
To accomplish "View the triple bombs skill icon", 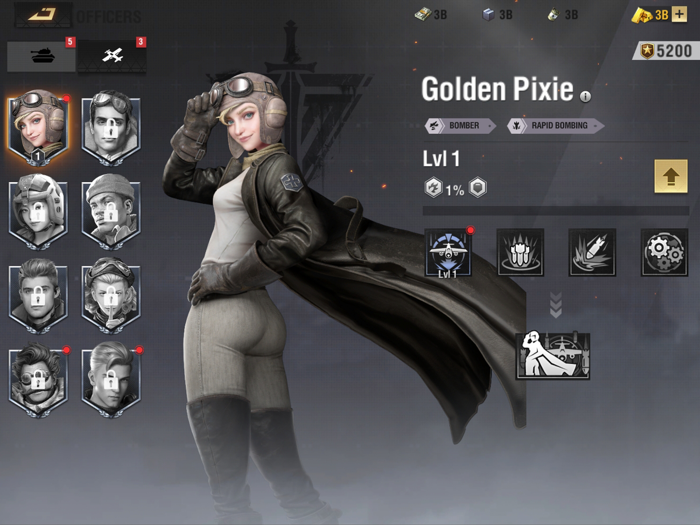I will [x=520, y=252].
